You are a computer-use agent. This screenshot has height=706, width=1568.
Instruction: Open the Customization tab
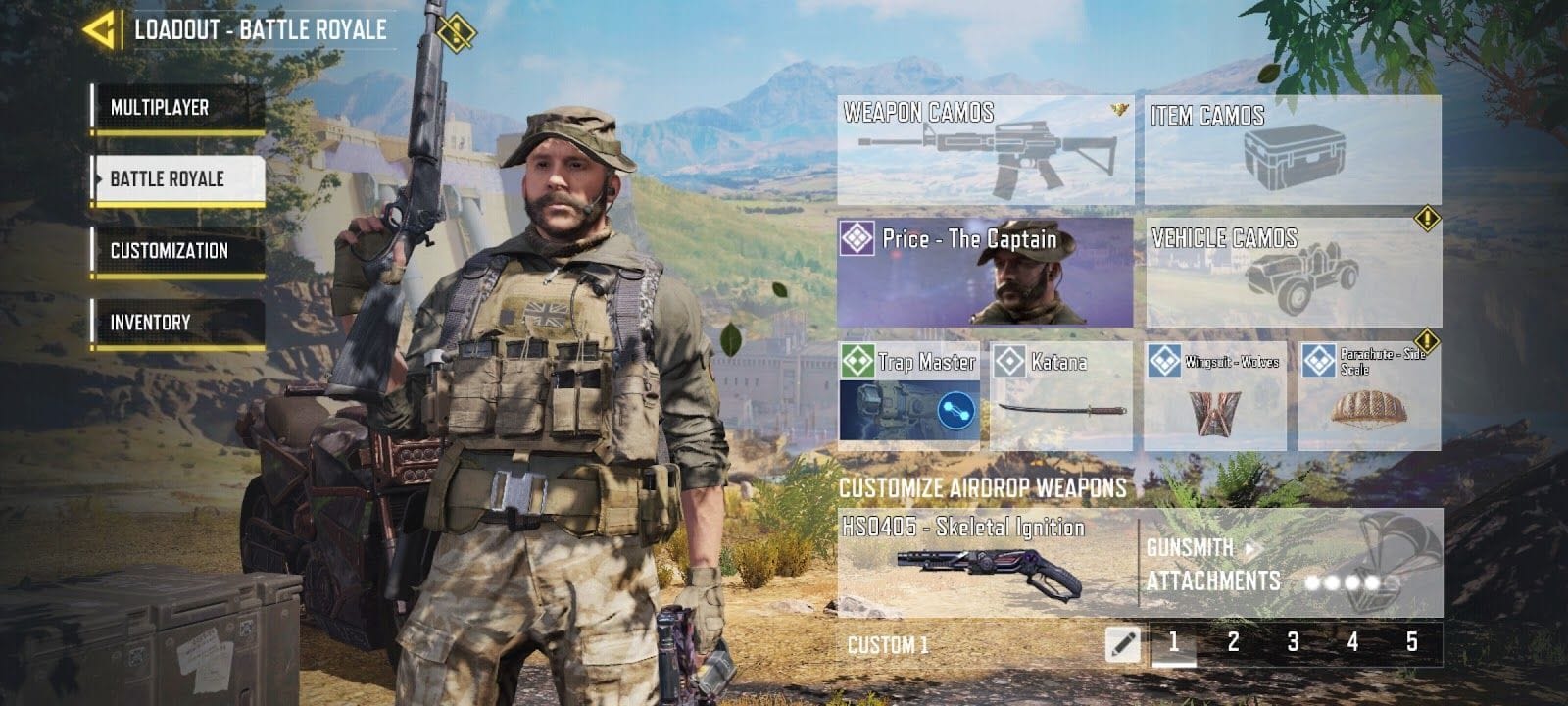pyautogui.click(x=177, y=251)
